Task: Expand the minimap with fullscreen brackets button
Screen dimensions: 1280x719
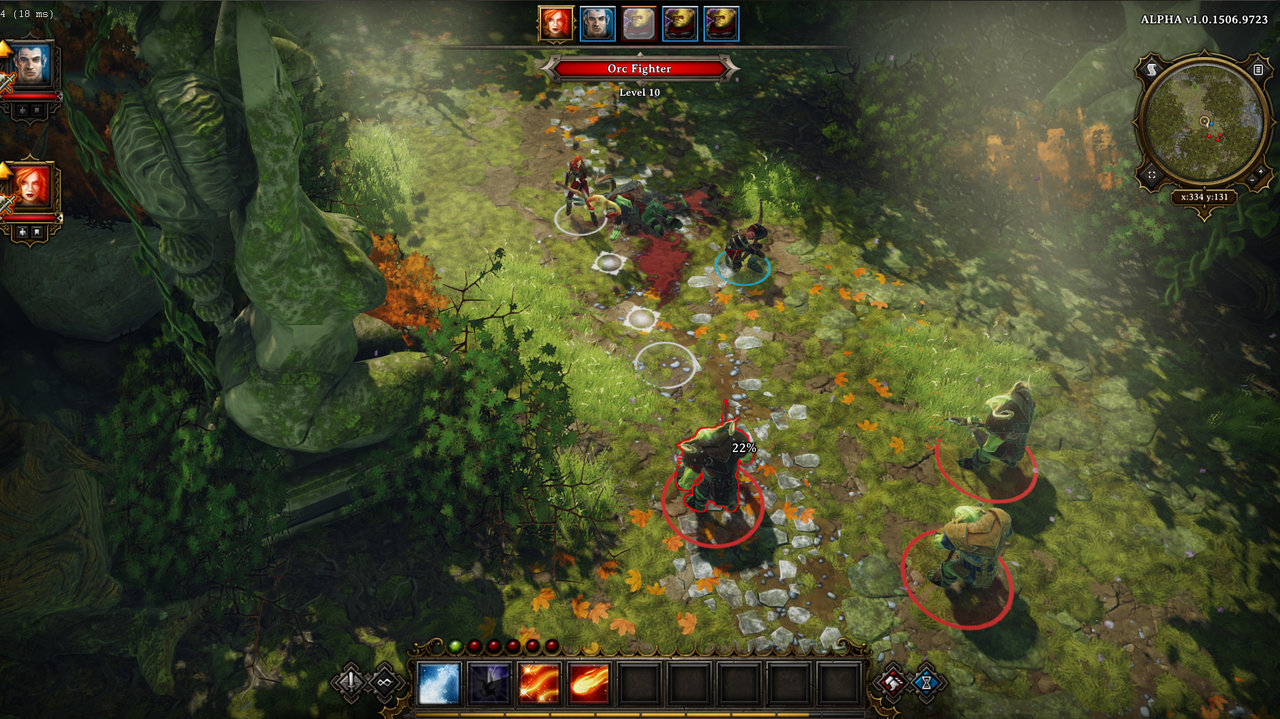Action: click(x=1151, y=175)
